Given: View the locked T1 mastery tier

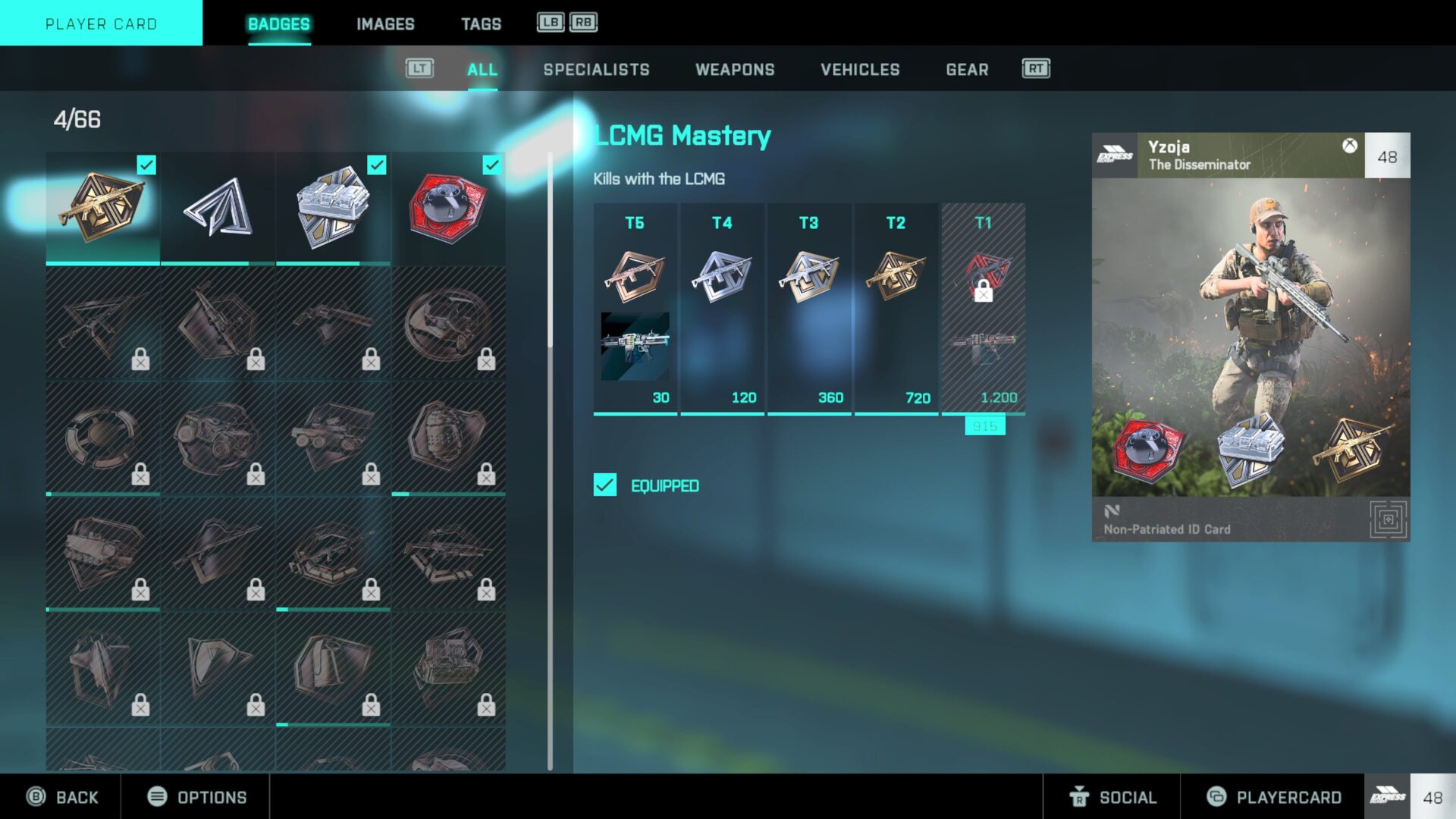Looking at the screenshot, I should tap(983, 307).
